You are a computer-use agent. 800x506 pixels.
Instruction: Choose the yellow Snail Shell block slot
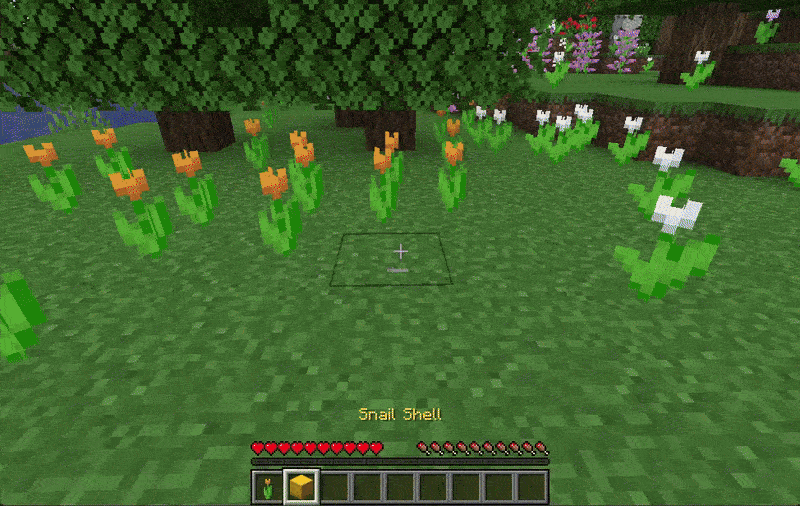click(301, 488)
